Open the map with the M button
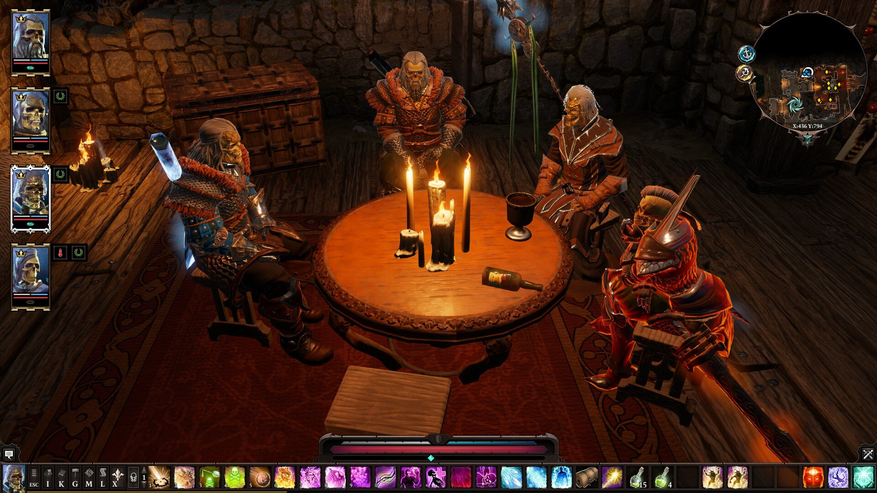The width and height of the screenshot is (877, 493). click(89, 478)
